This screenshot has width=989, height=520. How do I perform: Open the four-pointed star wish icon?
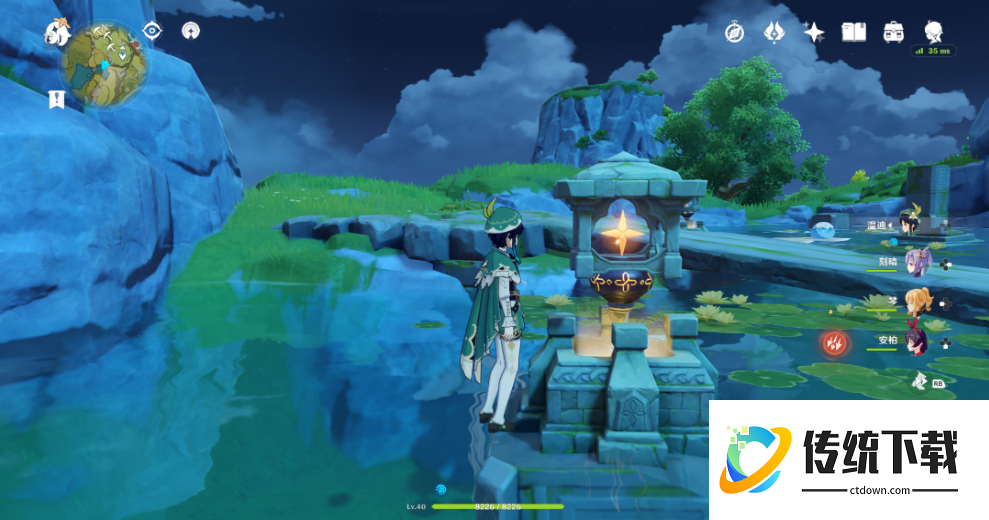click(814, 32)
